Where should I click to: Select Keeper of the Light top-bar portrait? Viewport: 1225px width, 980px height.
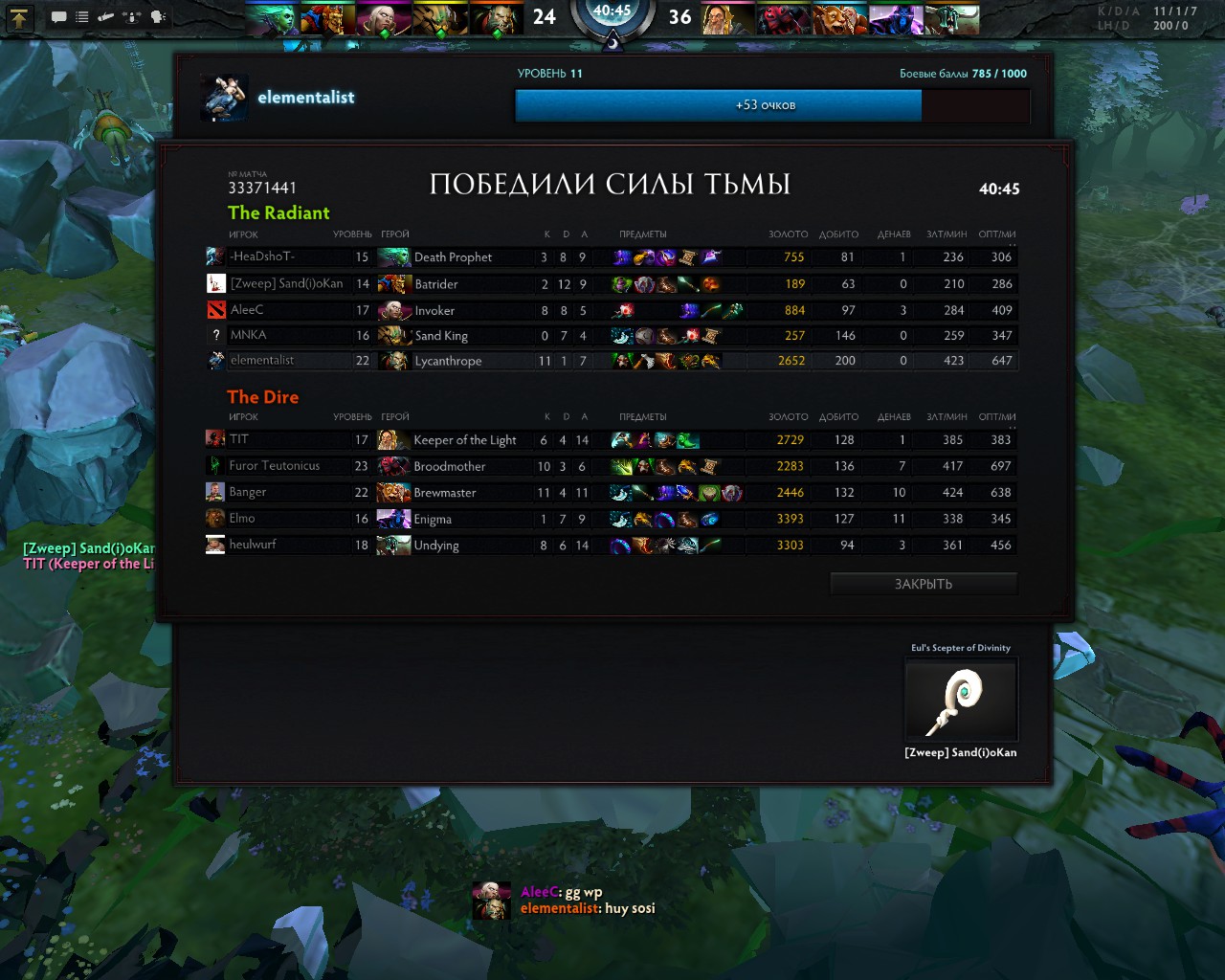(727, 19)
